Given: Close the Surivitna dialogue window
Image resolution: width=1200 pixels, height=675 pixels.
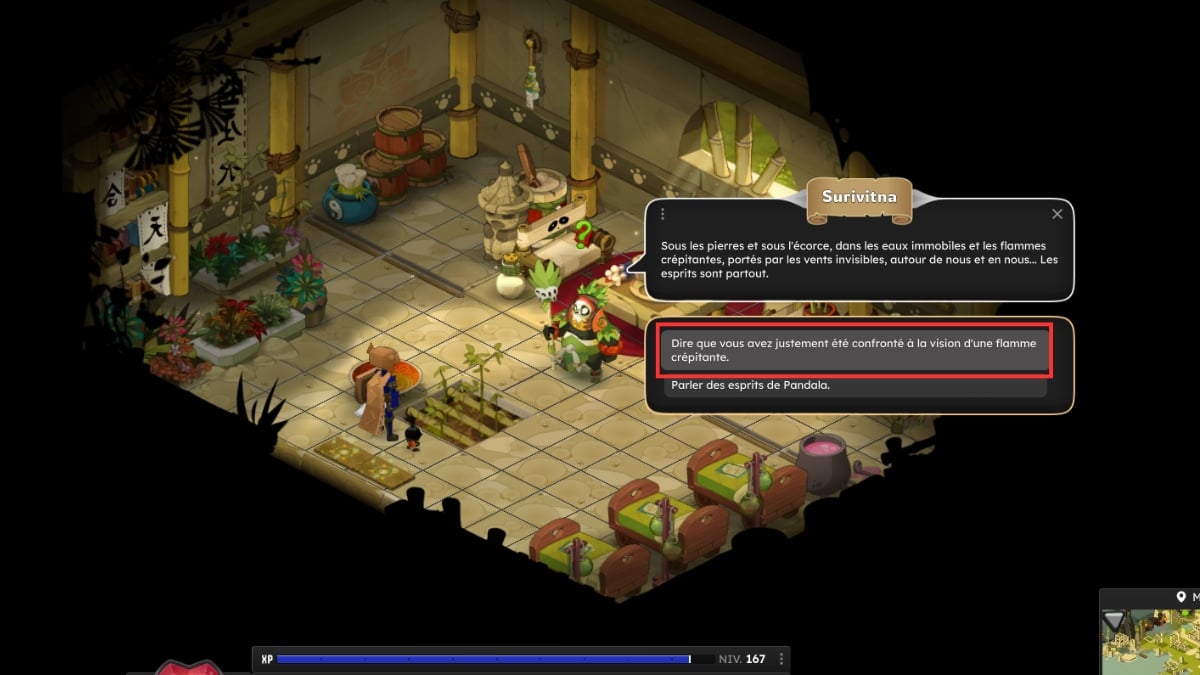Looking at the screenshot, I should pyautogui.click(x=1057, y=214).
